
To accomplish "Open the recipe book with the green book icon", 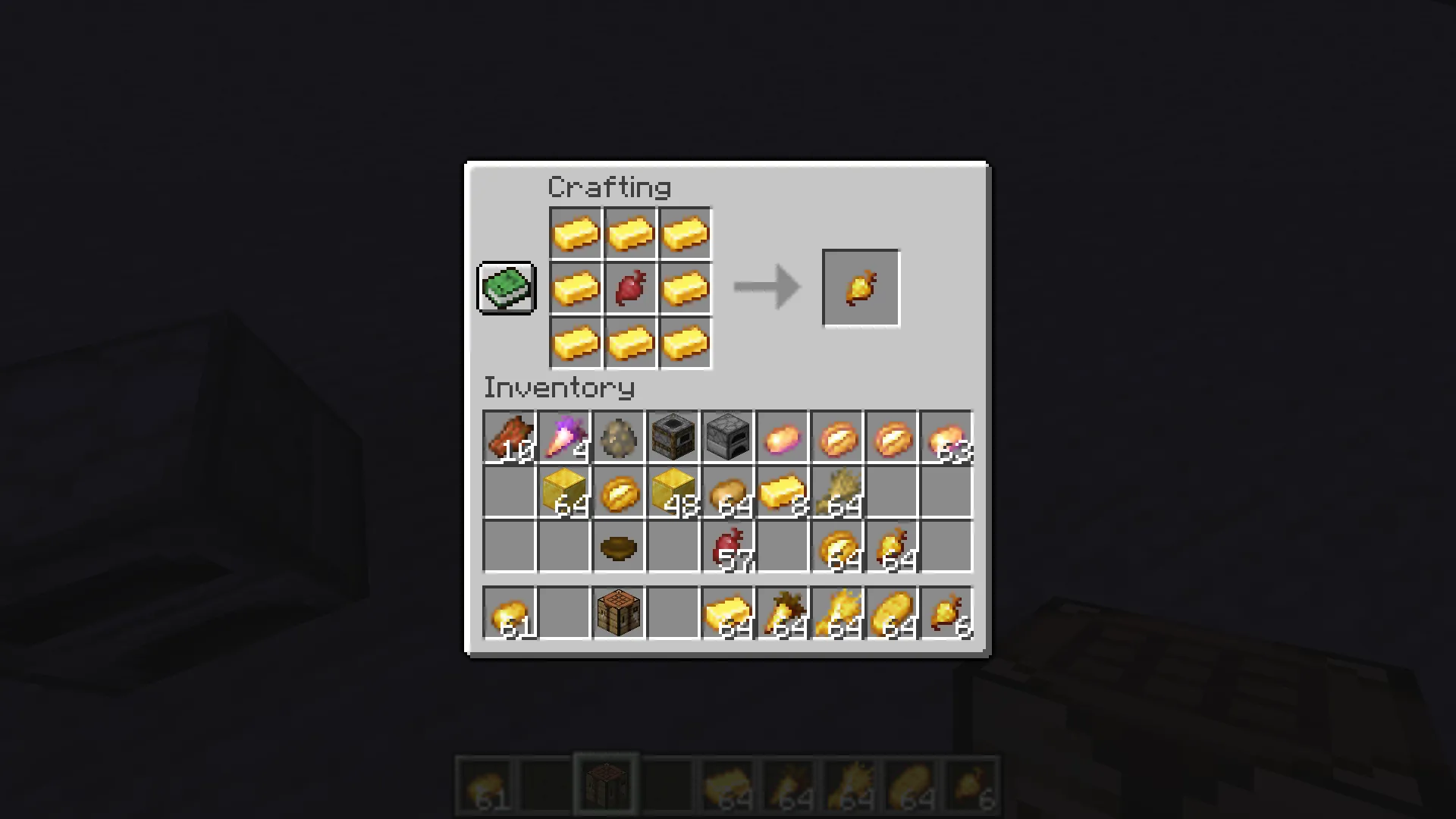I will click(x=506, y=287).
